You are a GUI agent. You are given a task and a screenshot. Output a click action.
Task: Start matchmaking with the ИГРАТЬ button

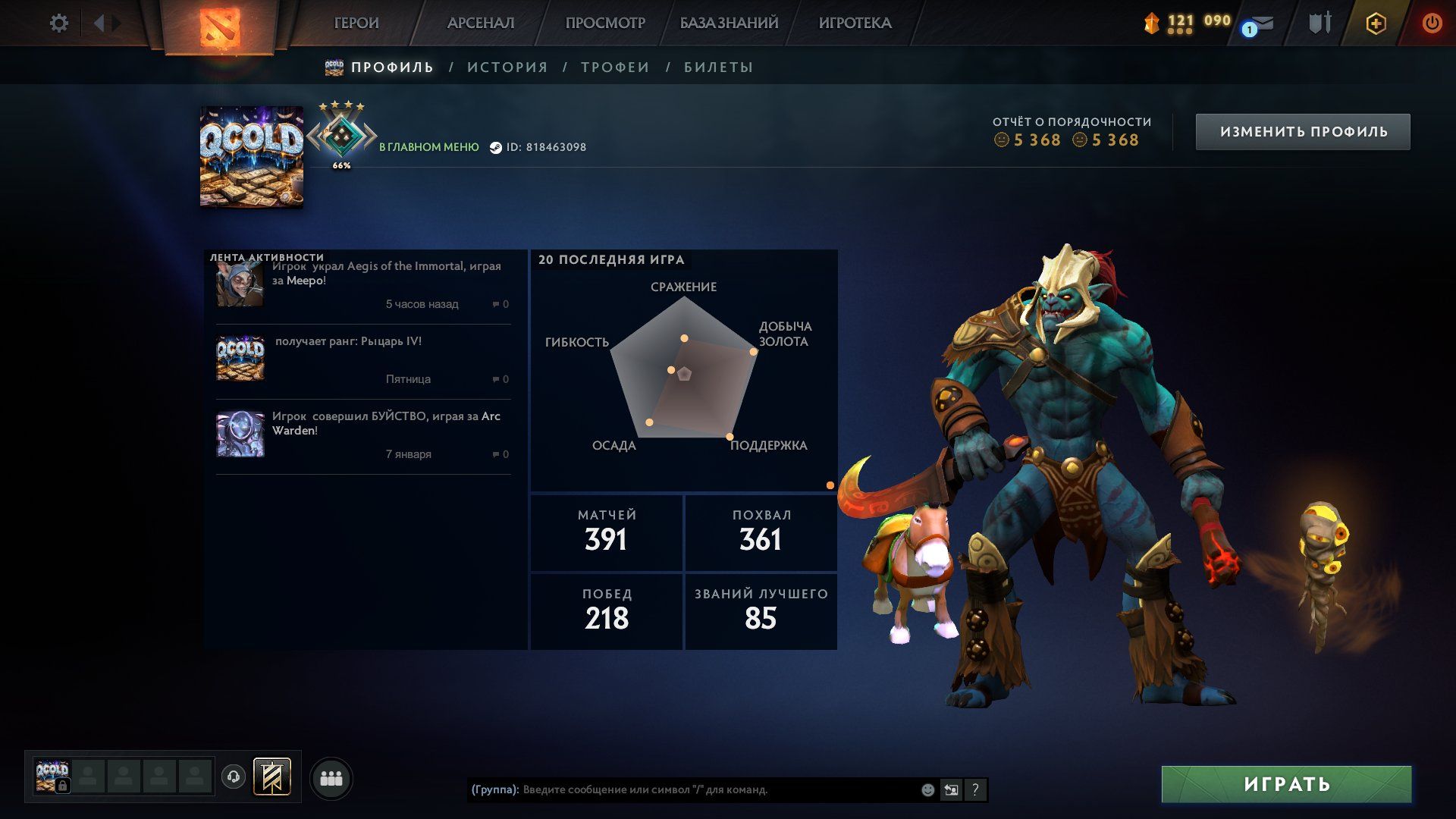click(1286, 784)
